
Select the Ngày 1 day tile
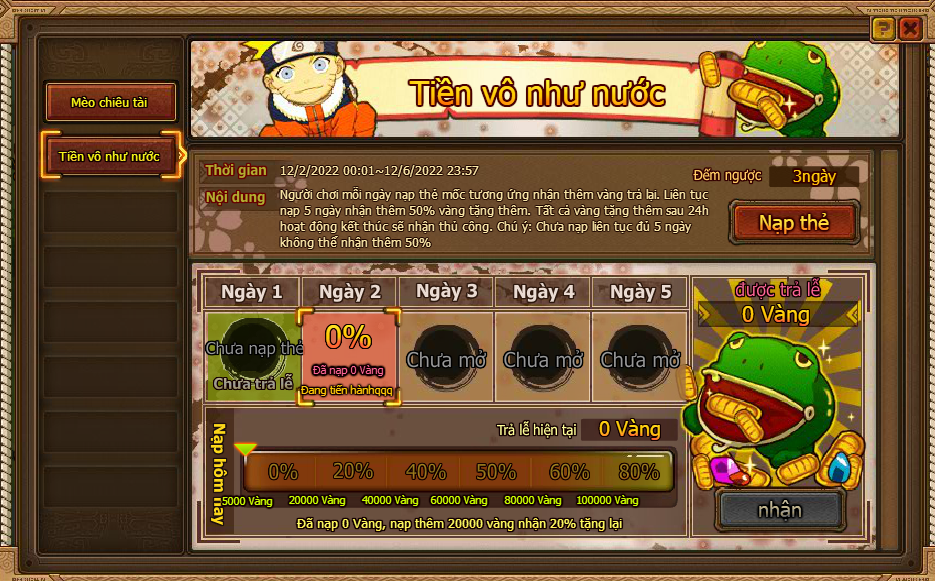click(252, 357)
